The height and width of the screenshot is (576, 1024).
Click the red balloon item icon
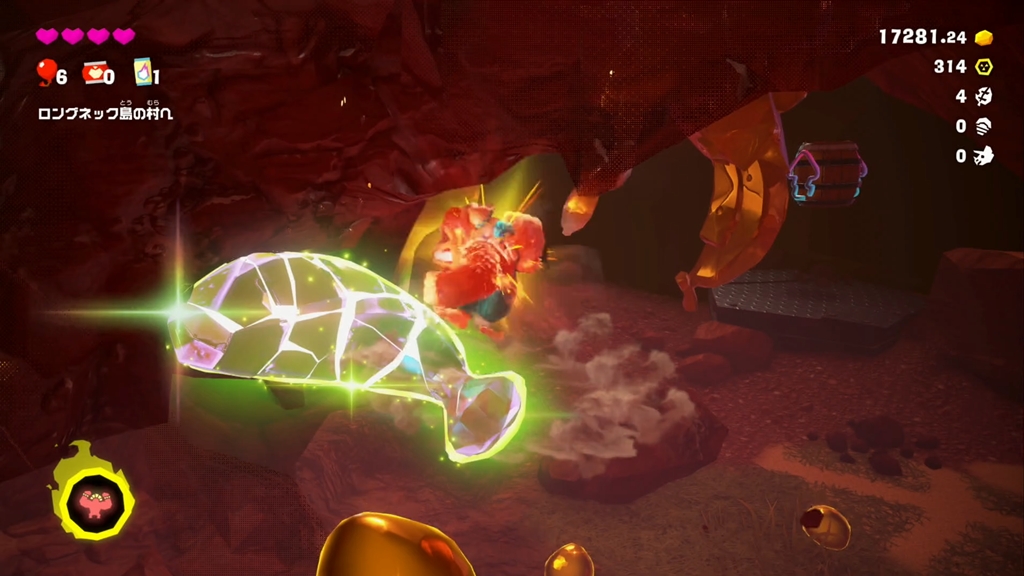coord(45,73)
